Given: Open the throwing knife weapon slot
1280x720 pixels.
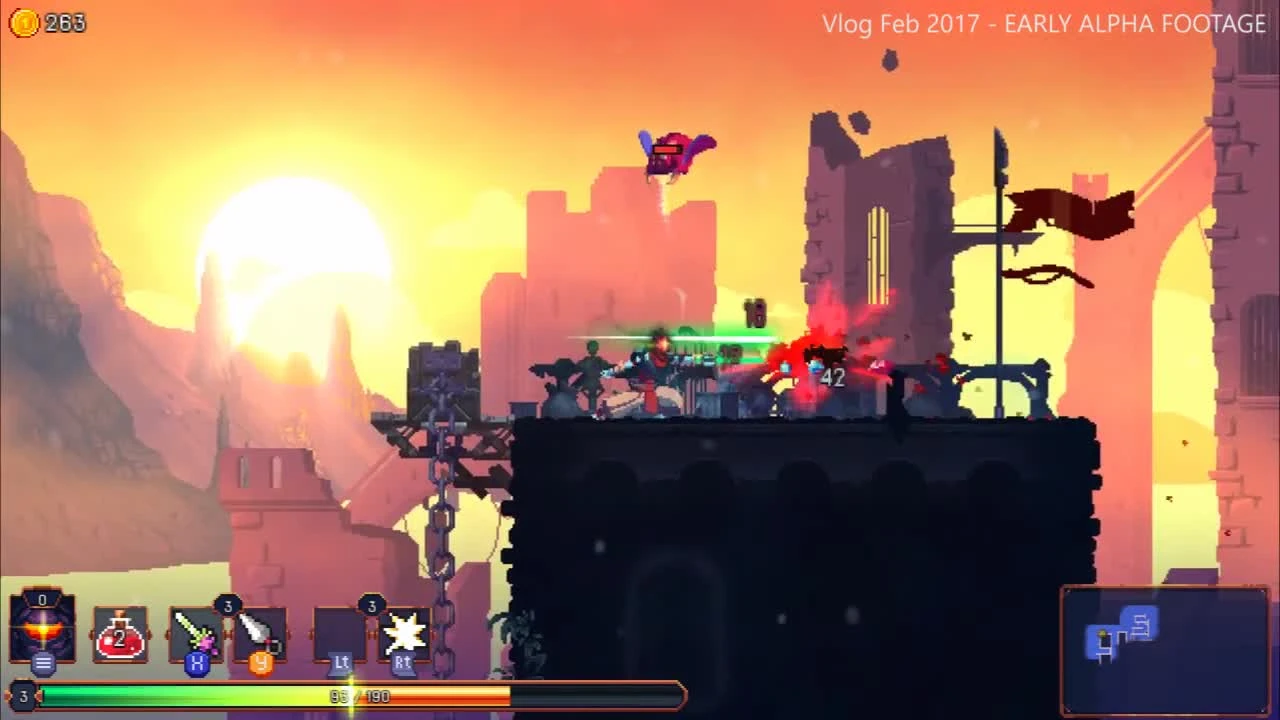Looking at the screenshot, I should (261, 630).
